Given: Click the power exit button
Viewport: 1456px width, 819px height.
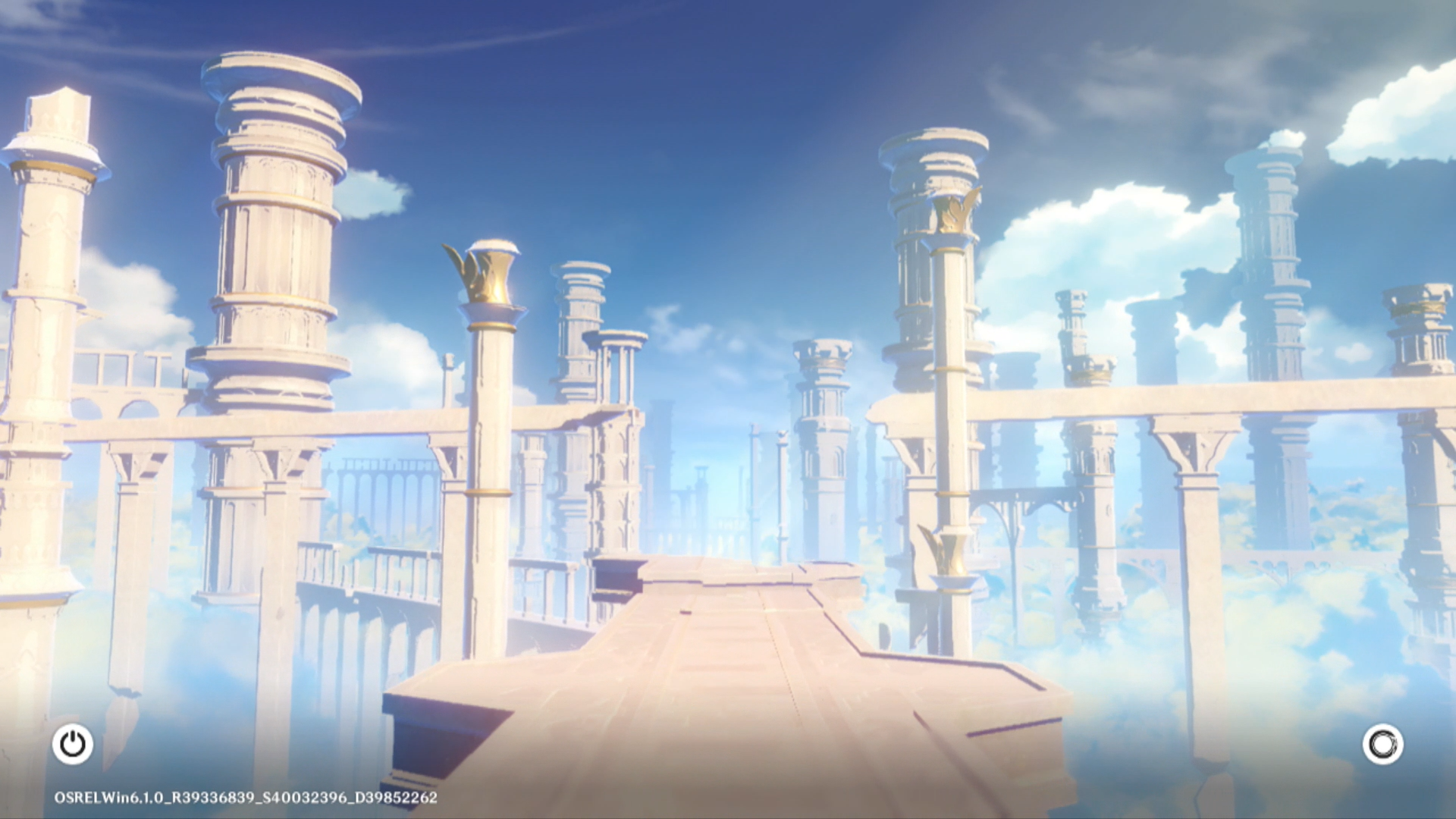Looking at the screenshot, I should click(x=73, y=744).
